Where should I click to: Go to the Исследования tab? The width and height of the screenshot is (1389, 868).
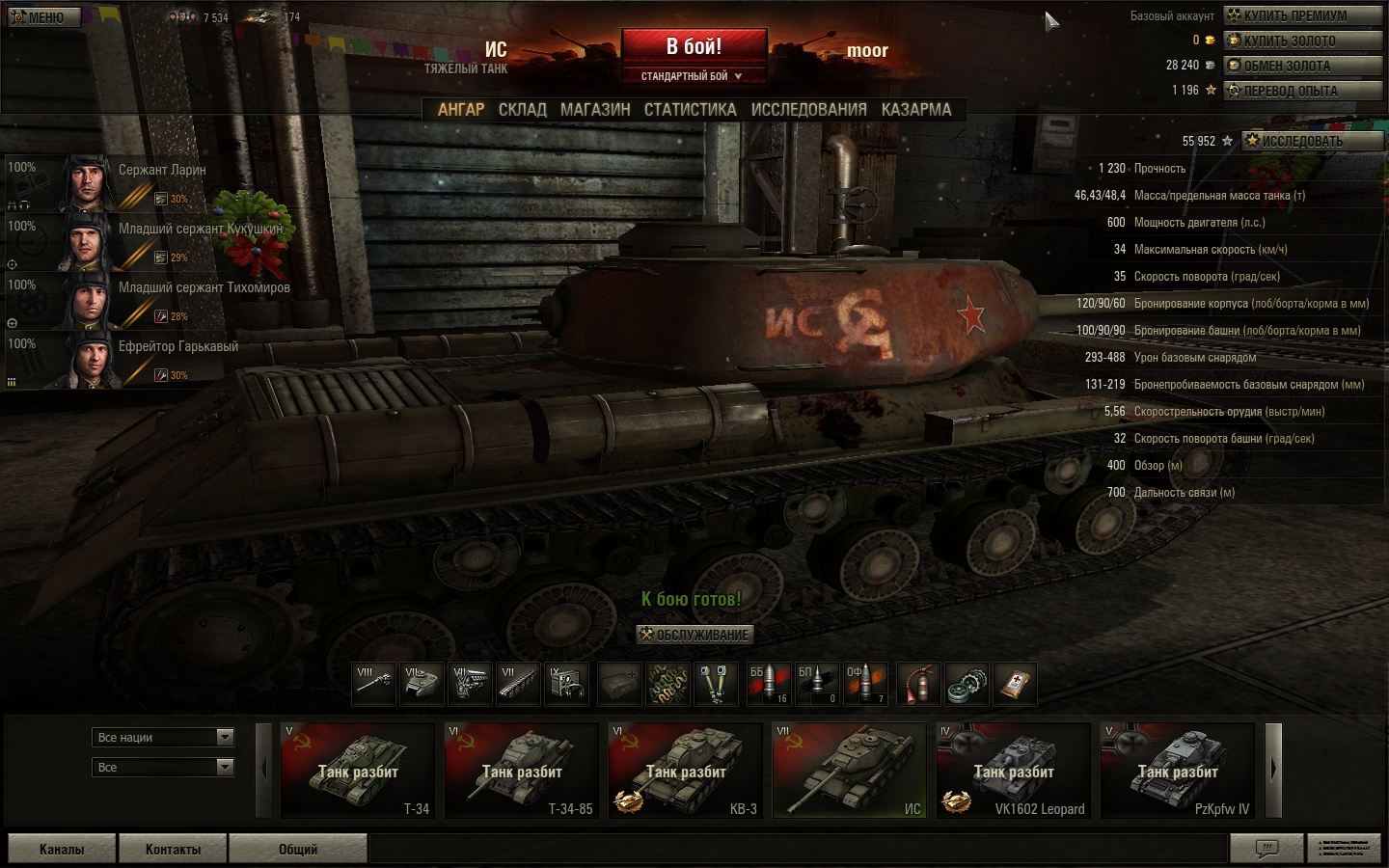click(x=808, y=110)
